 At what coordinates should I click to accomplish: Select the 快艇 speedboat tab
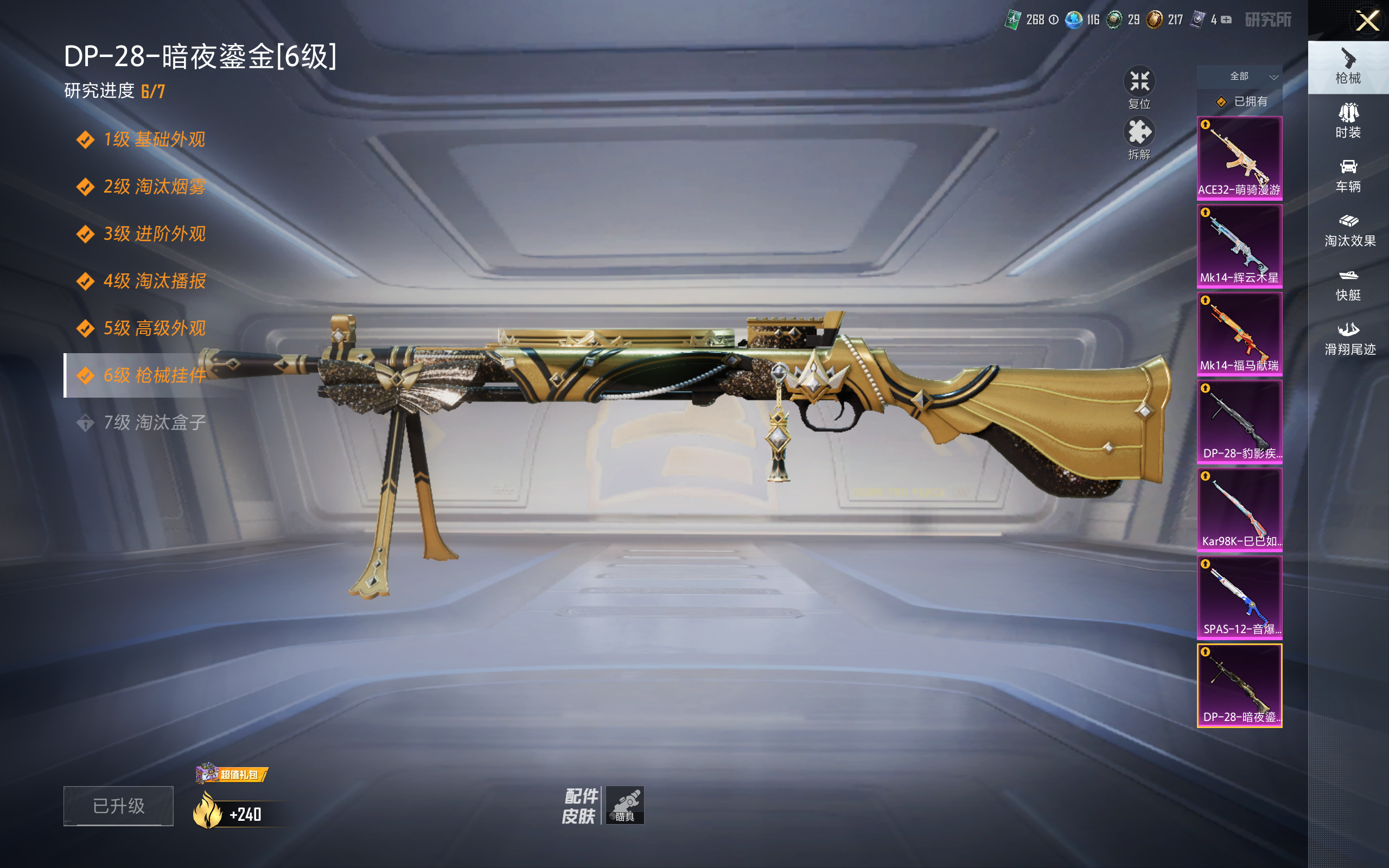(x=1348, y=285)
